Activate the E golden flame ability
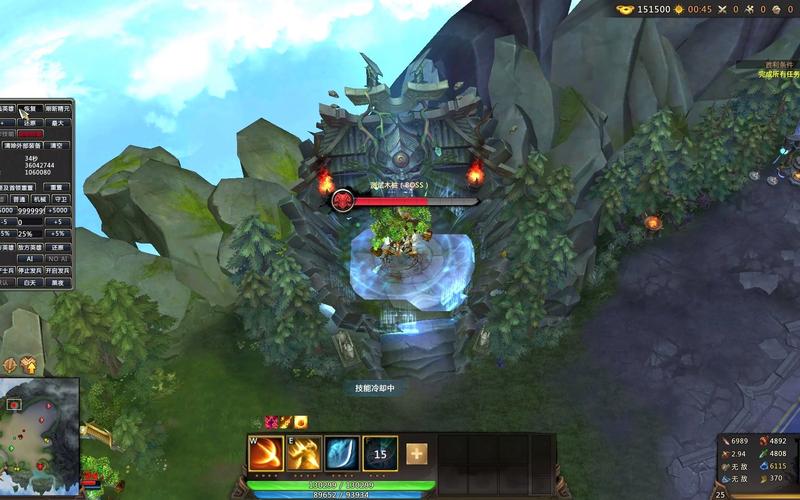Screen dimensions: 800x500 click(x=303, y=453)
